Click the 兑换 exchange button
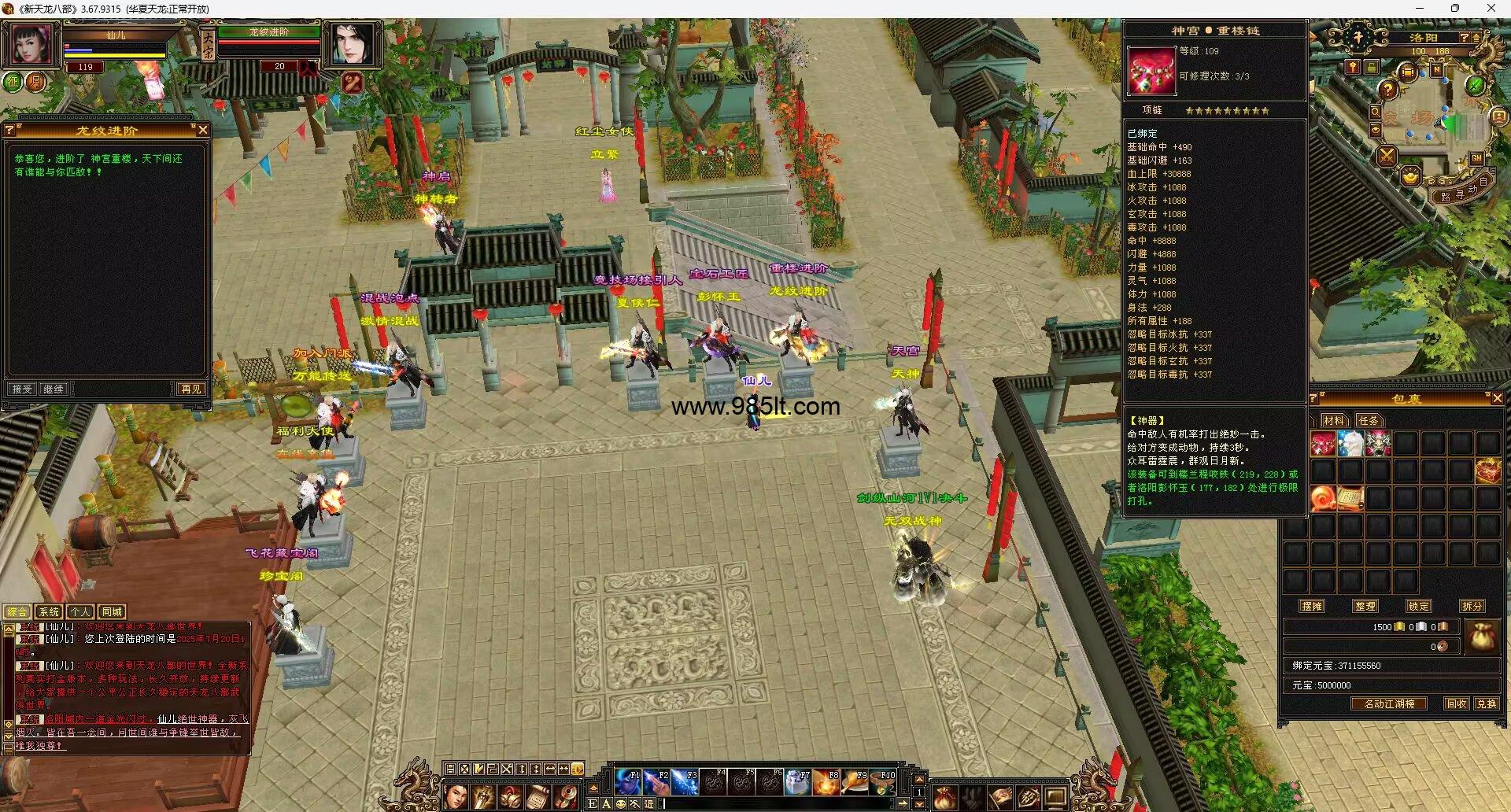 [x=1486, y=703]
